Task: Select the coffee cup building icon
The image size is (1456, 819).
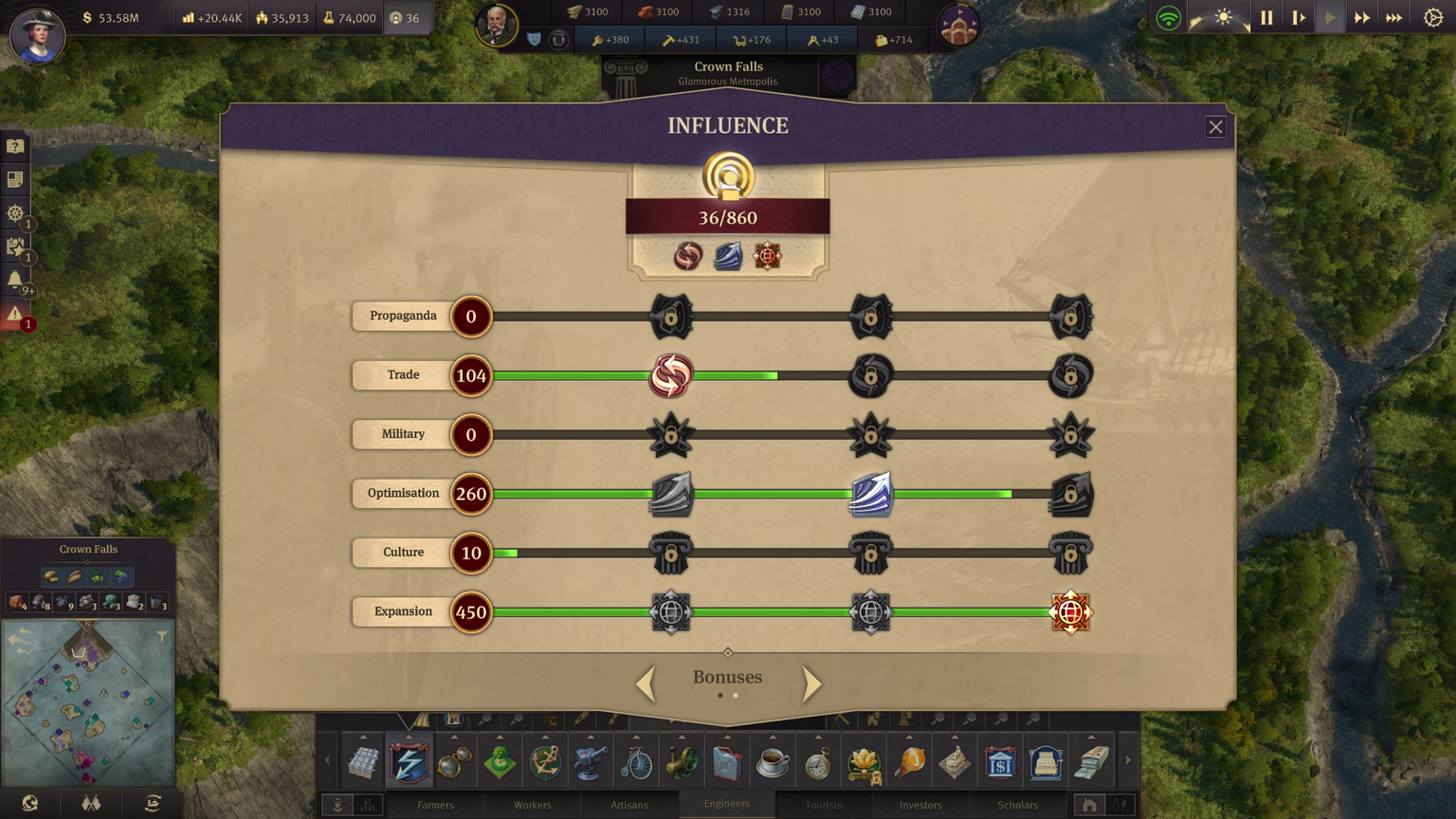Action: (773, 762)
